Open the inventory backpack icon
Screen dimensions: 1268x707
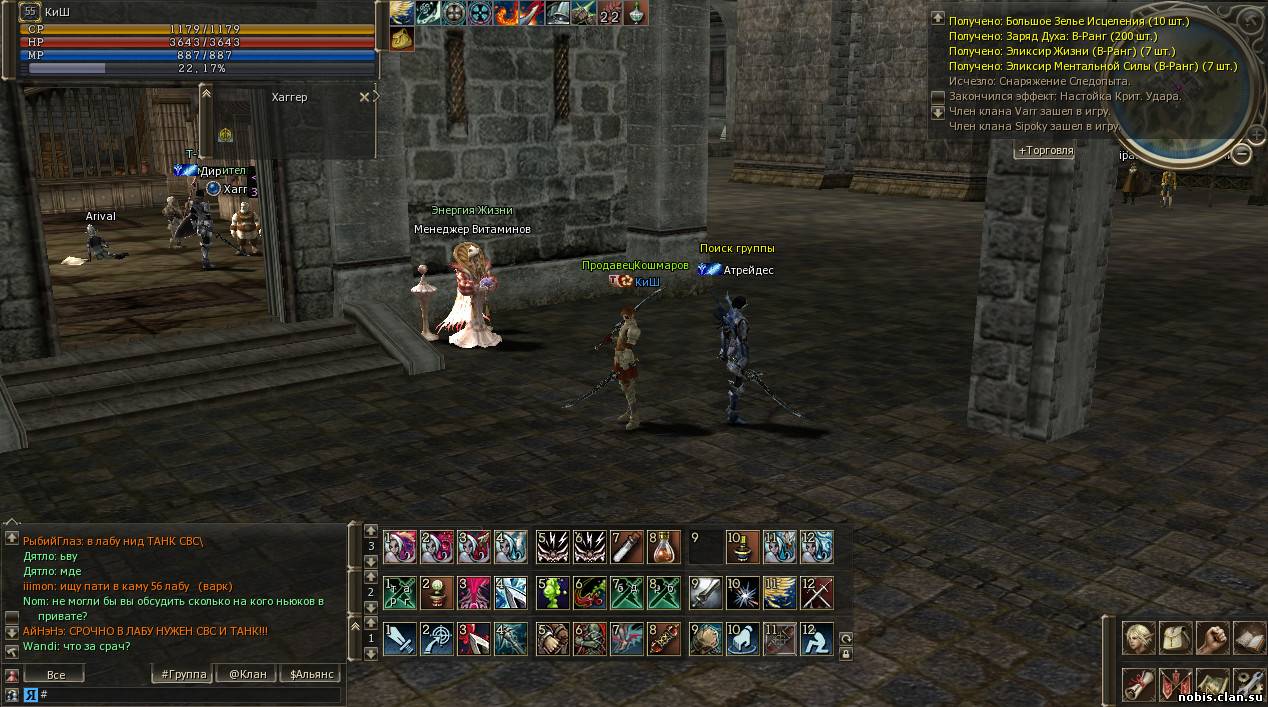pos(1175,638)
